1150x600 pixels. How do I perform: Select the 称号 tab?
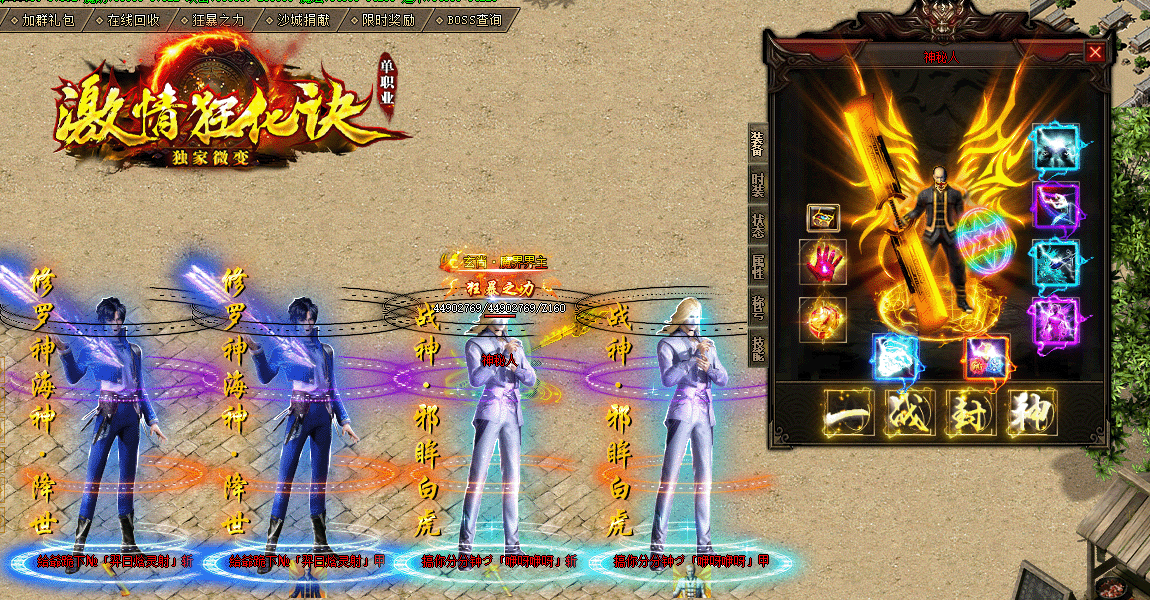[757, 305]
